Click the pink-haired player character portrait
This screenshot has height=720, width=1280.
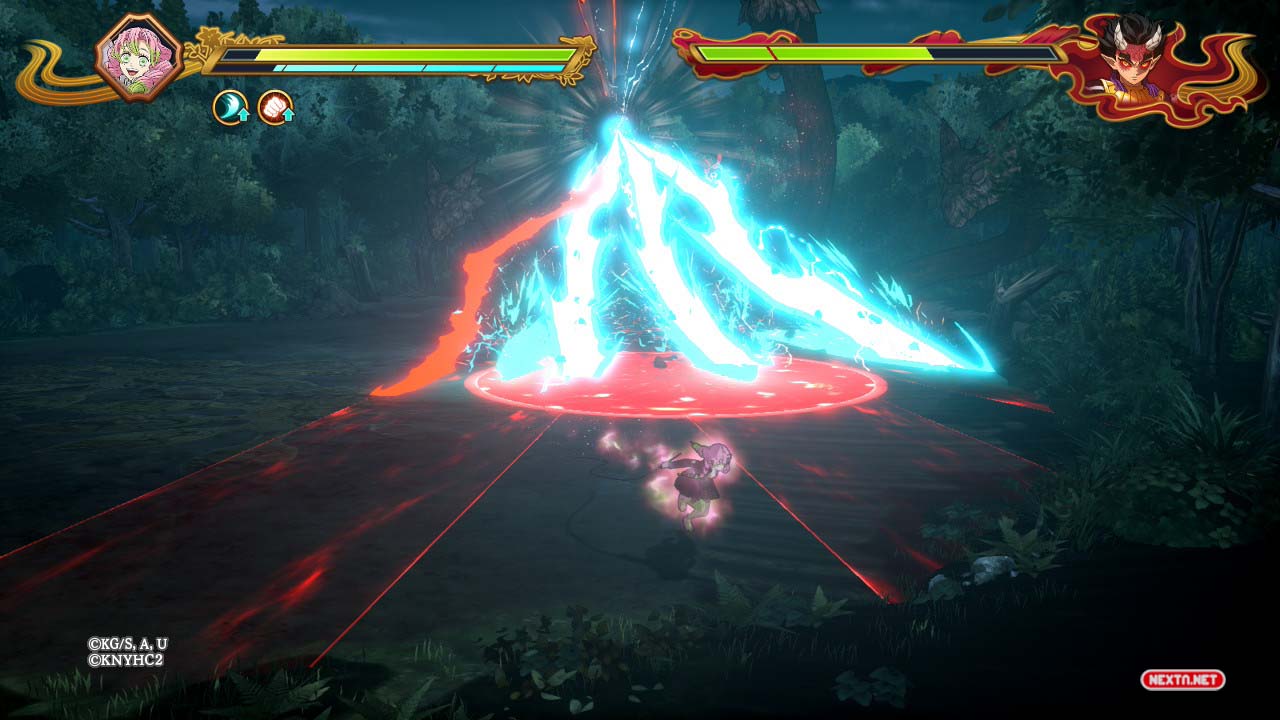(138, 56)
